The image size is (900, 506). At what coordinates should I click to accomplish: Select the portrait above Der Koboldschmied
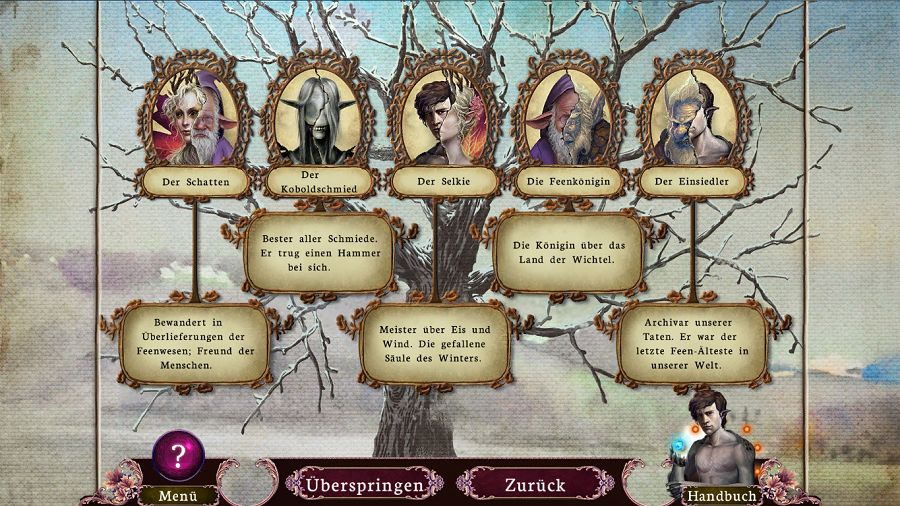pyautogui.click(x=317, y=120)
